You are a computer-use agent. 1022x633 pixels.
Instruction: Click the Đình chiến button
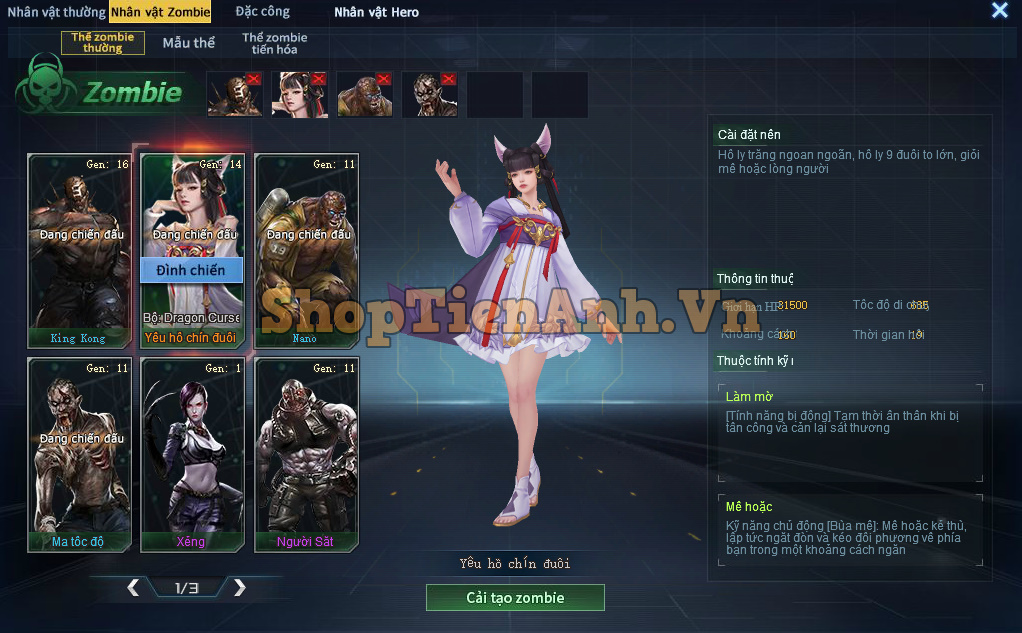[191, 270]
